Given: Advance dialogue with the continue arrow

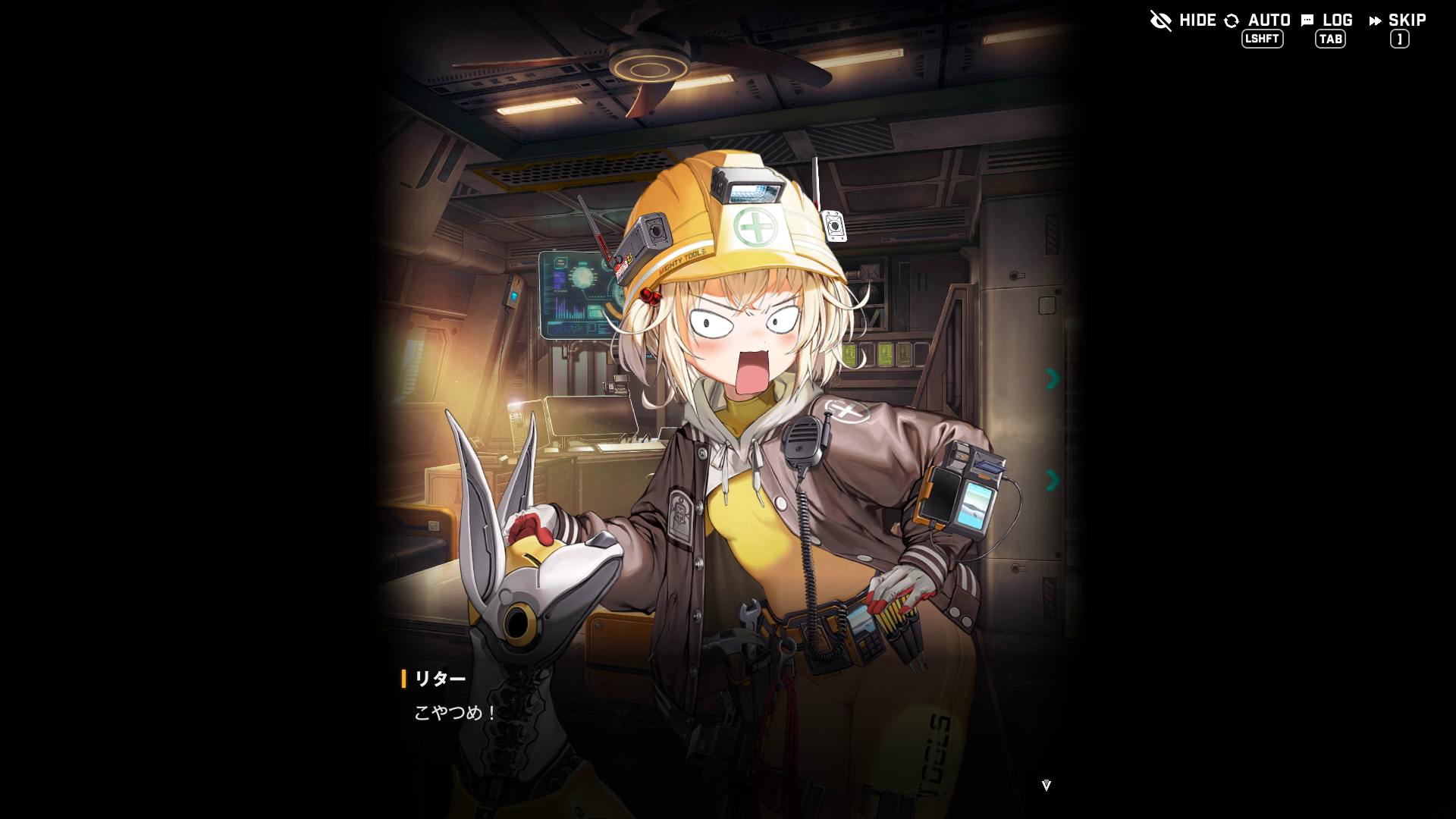Looking at the screenshot, I should [1046, 786].
